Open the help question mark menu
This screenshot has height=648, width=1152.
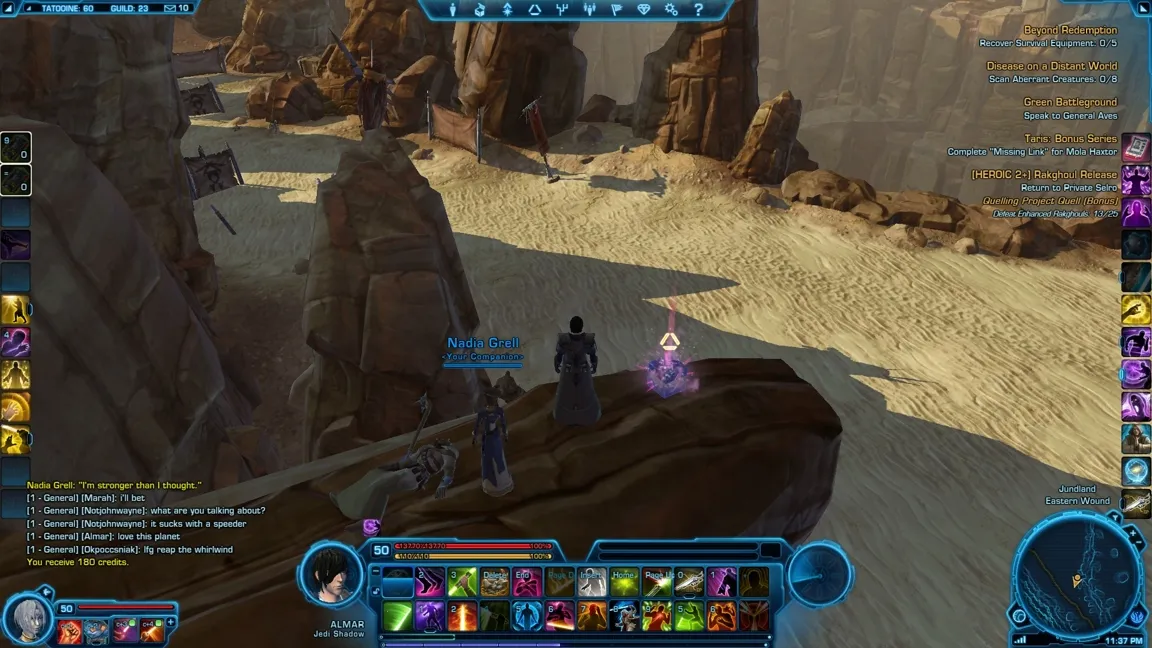(698, 10)
